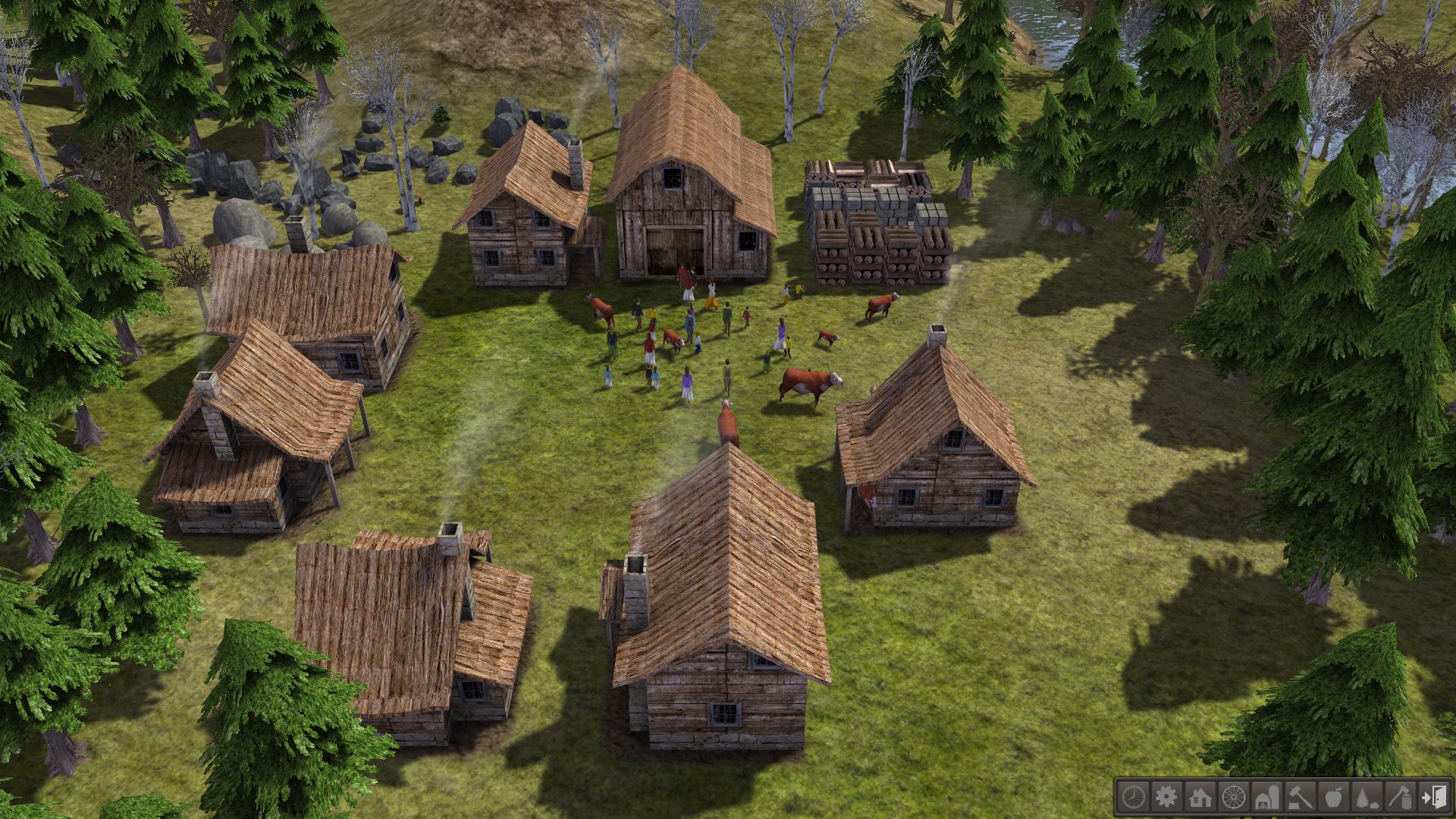Click the gear tools and reports button

(1166, 796)
